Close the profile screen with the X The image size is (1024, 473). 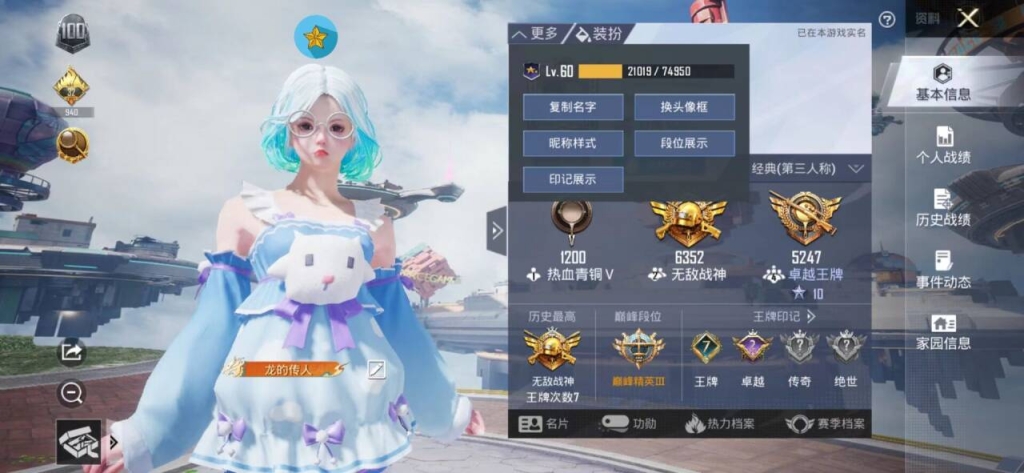[x=967, y=19]
